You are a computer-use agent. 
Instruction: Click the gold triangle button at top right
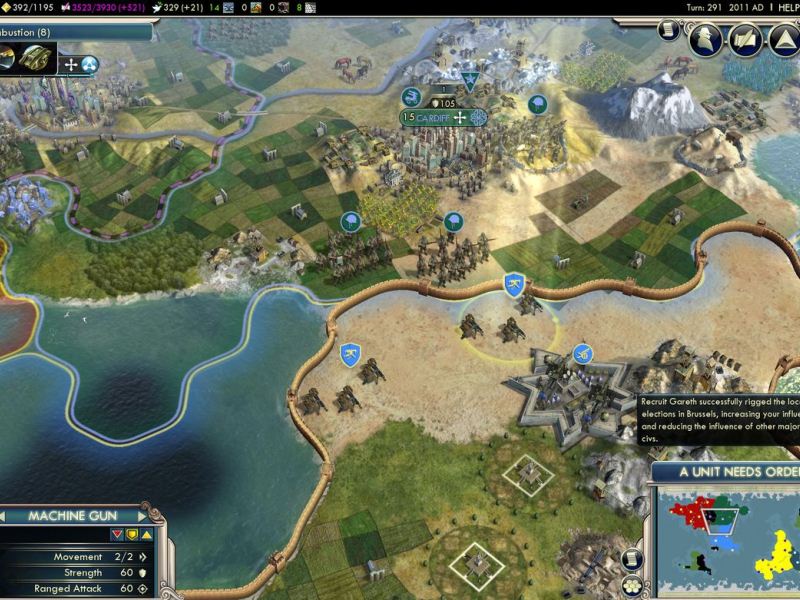783,39
